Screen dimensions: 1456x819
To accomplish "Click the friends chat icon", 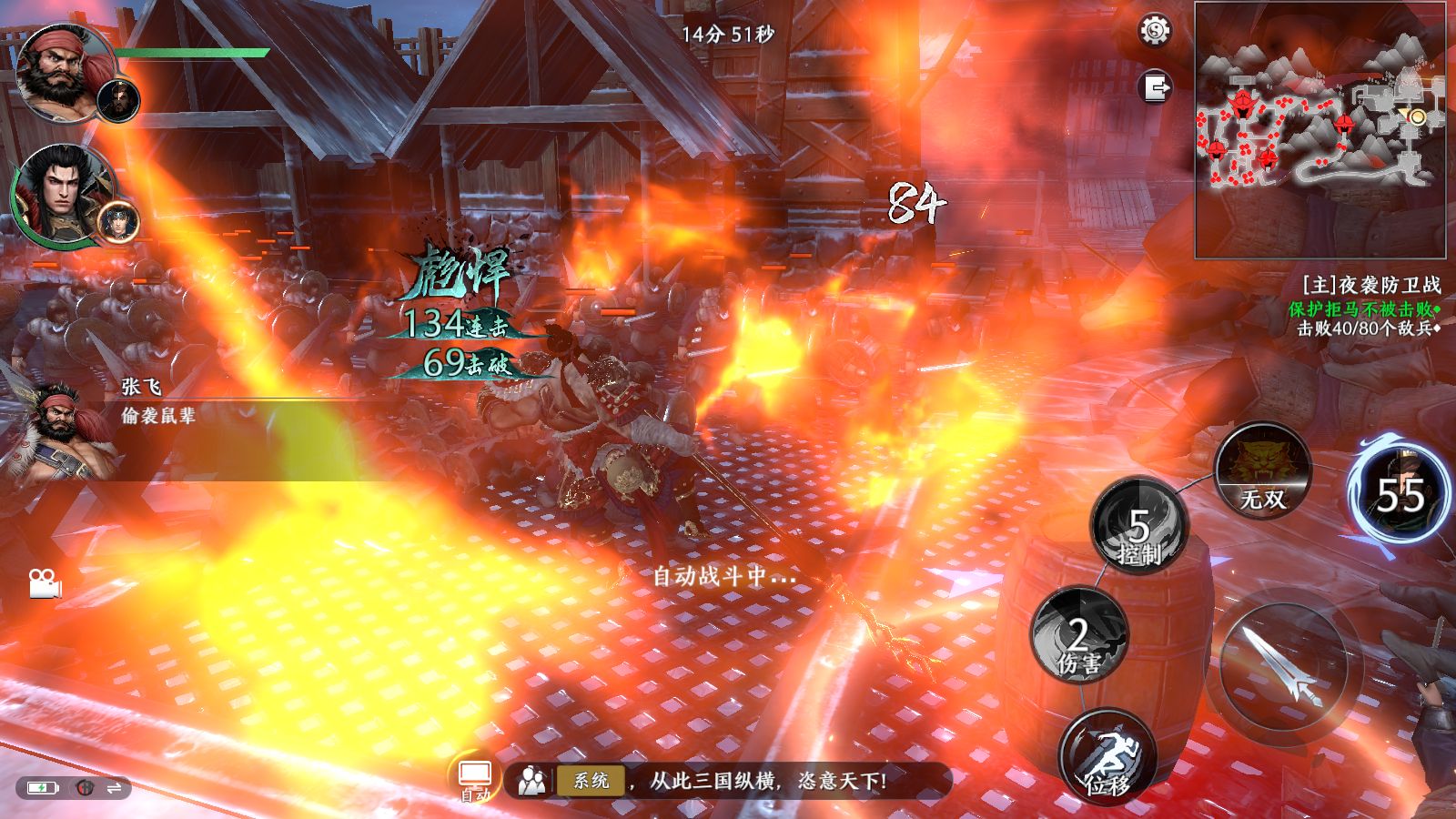I will 531,781.
